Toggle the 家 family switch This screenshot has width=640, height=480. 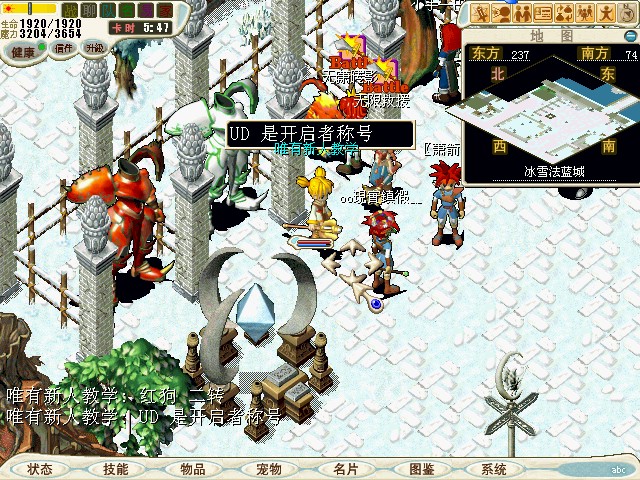[164, 9]
